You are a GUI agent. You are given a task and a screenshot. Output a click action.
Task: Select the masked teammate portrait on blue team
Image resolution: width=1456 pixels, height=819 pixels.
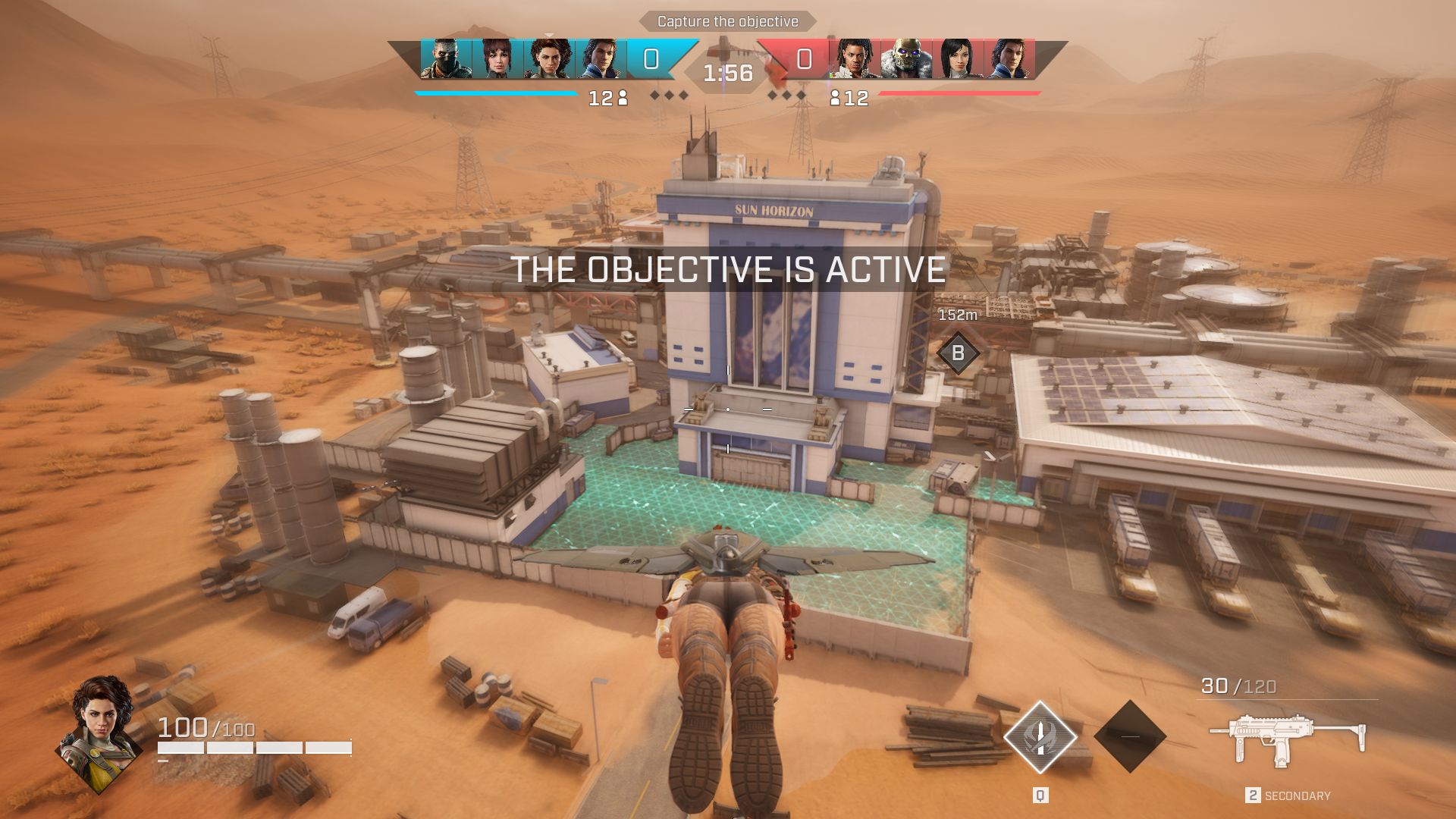coord(446,59)
